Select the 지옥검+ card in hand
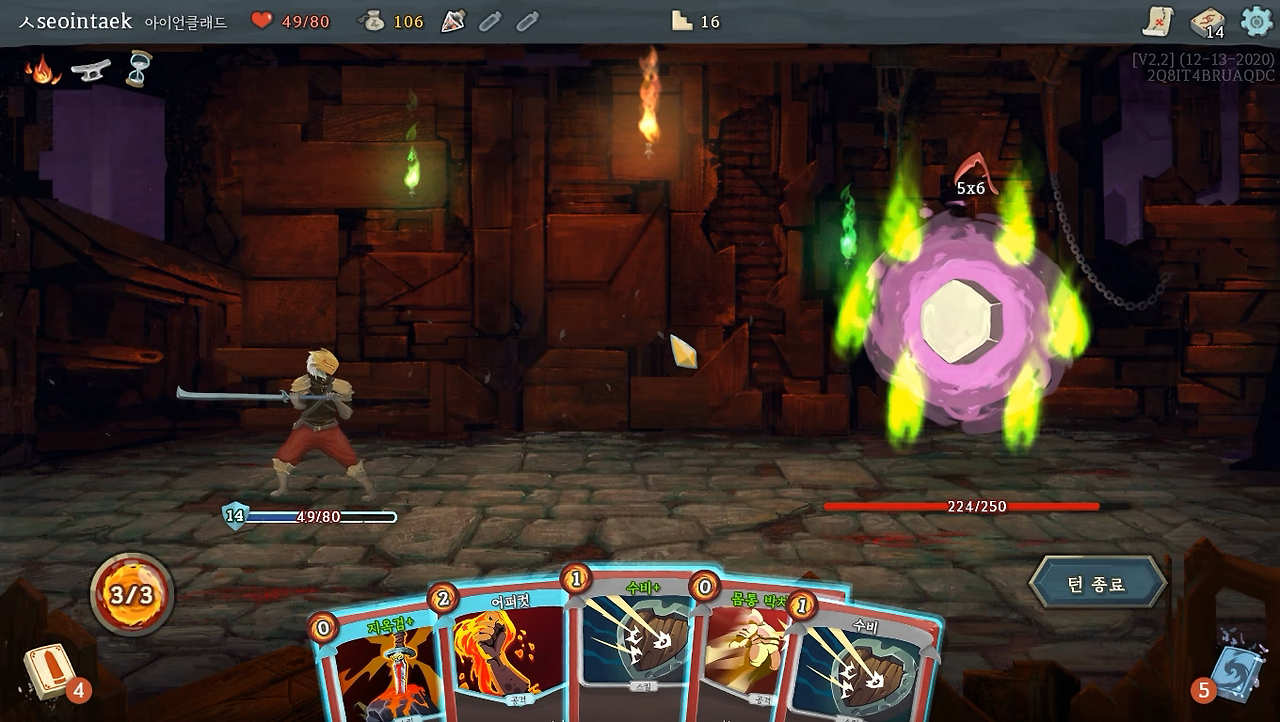Image resolution: width=1280 pixels, height=722 pixels. coord(378,670)
